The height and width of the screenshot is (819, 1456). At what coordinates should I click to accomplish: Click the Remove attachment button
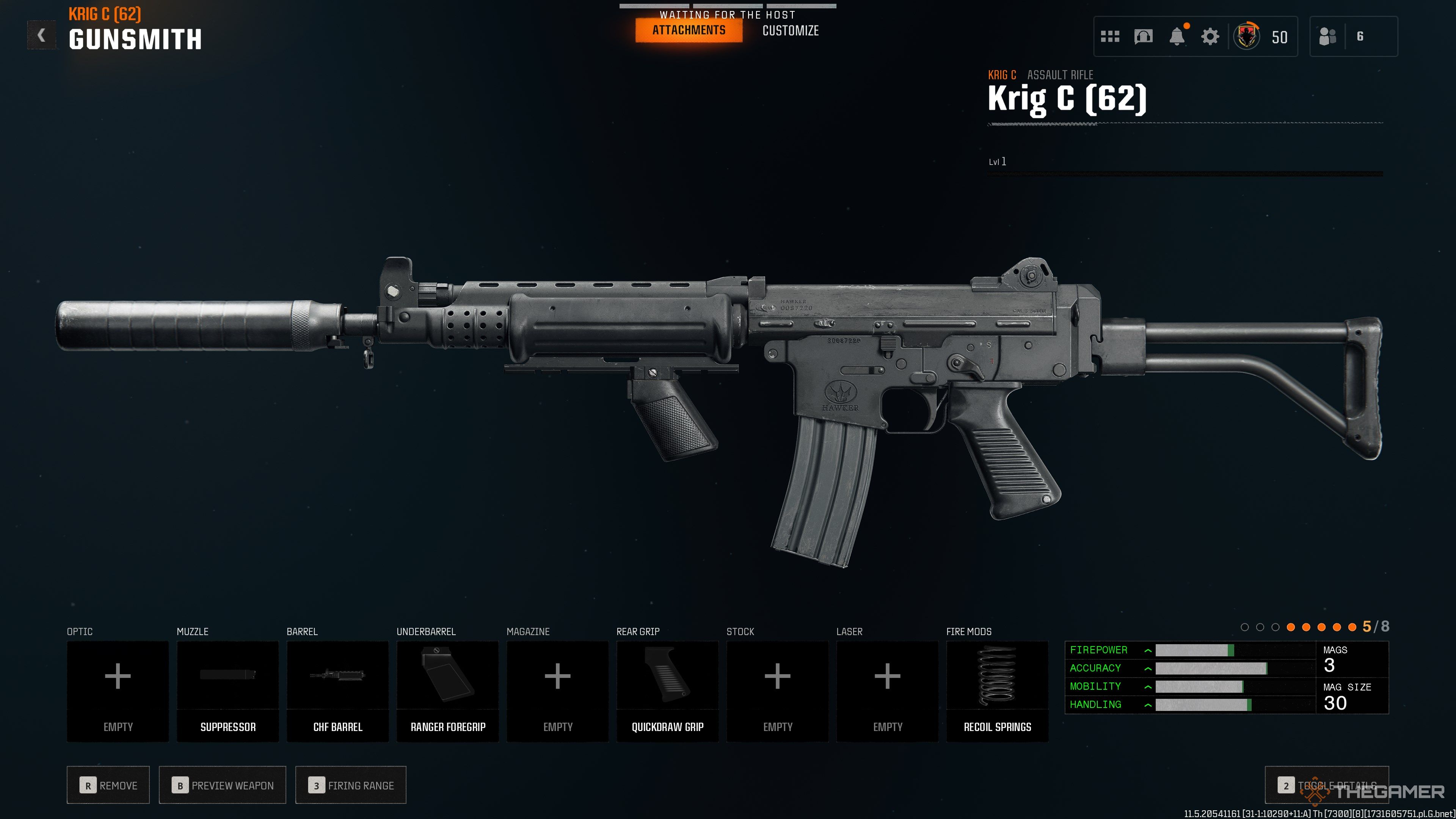108,785
